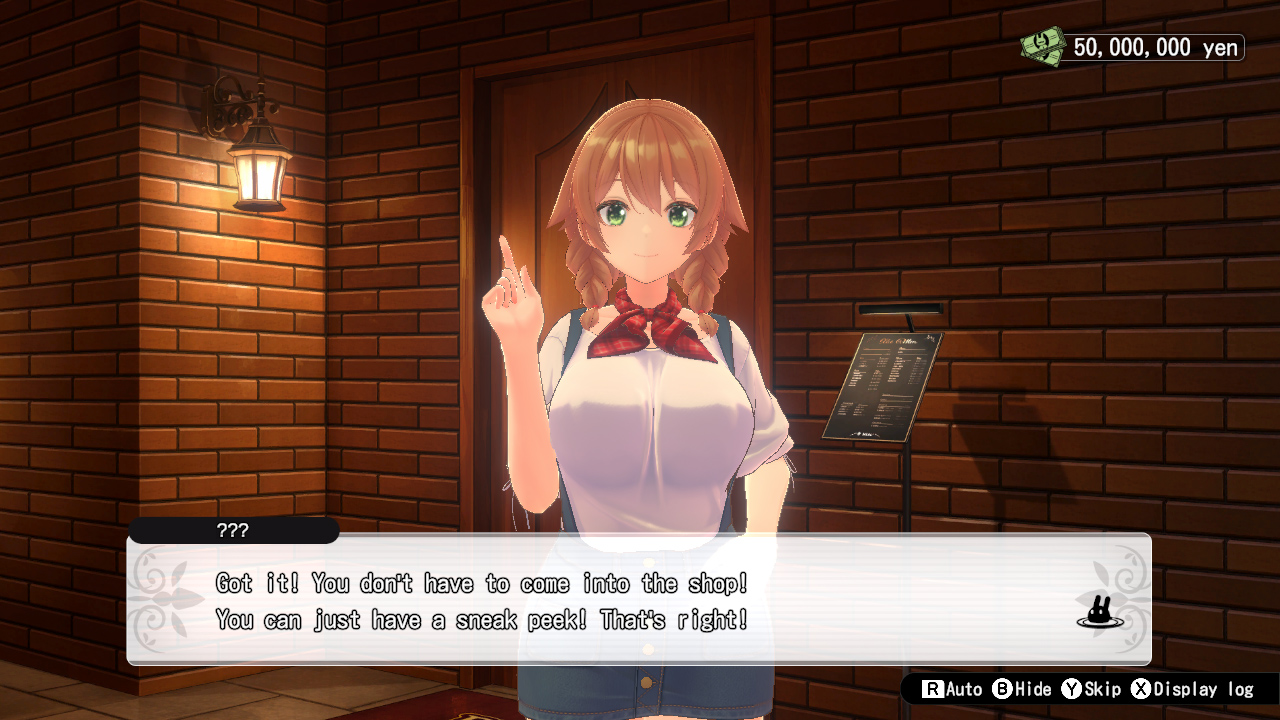The image size is (1280, 720).
Task: Click the dialogue text to advance
Action: coord(480,600)
